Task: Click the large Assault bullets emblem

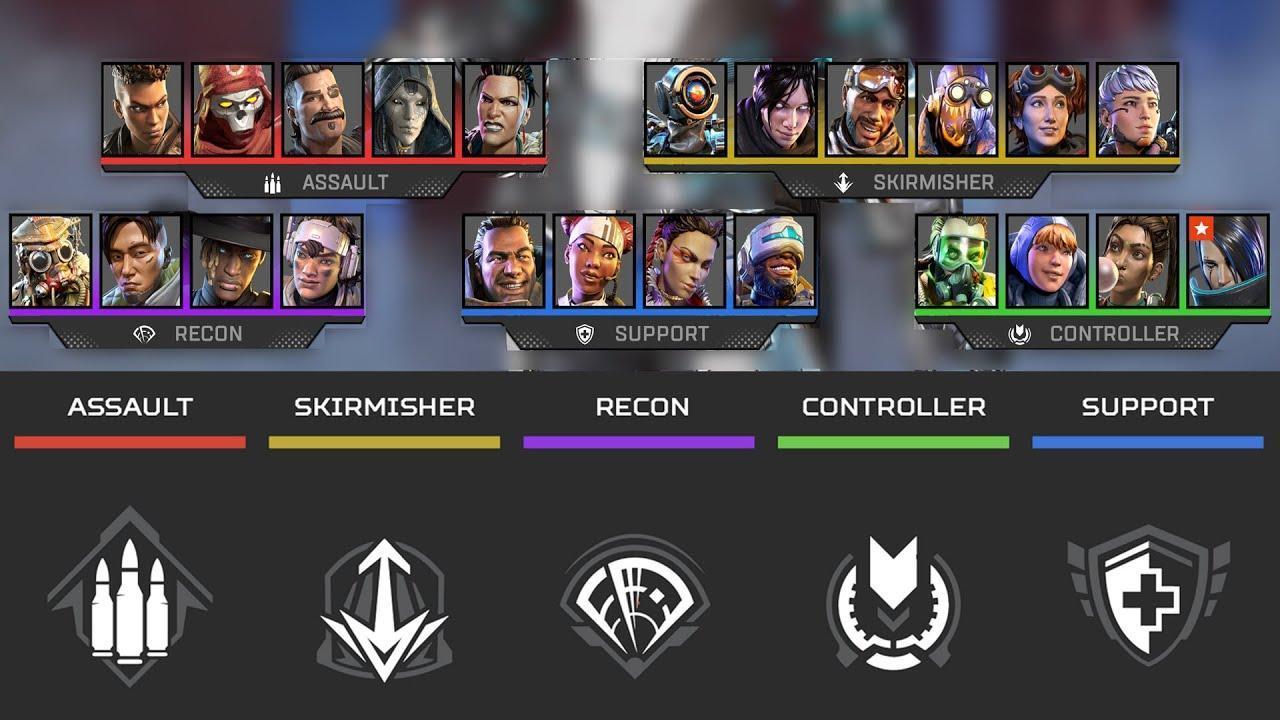Action: coord(130,597)
